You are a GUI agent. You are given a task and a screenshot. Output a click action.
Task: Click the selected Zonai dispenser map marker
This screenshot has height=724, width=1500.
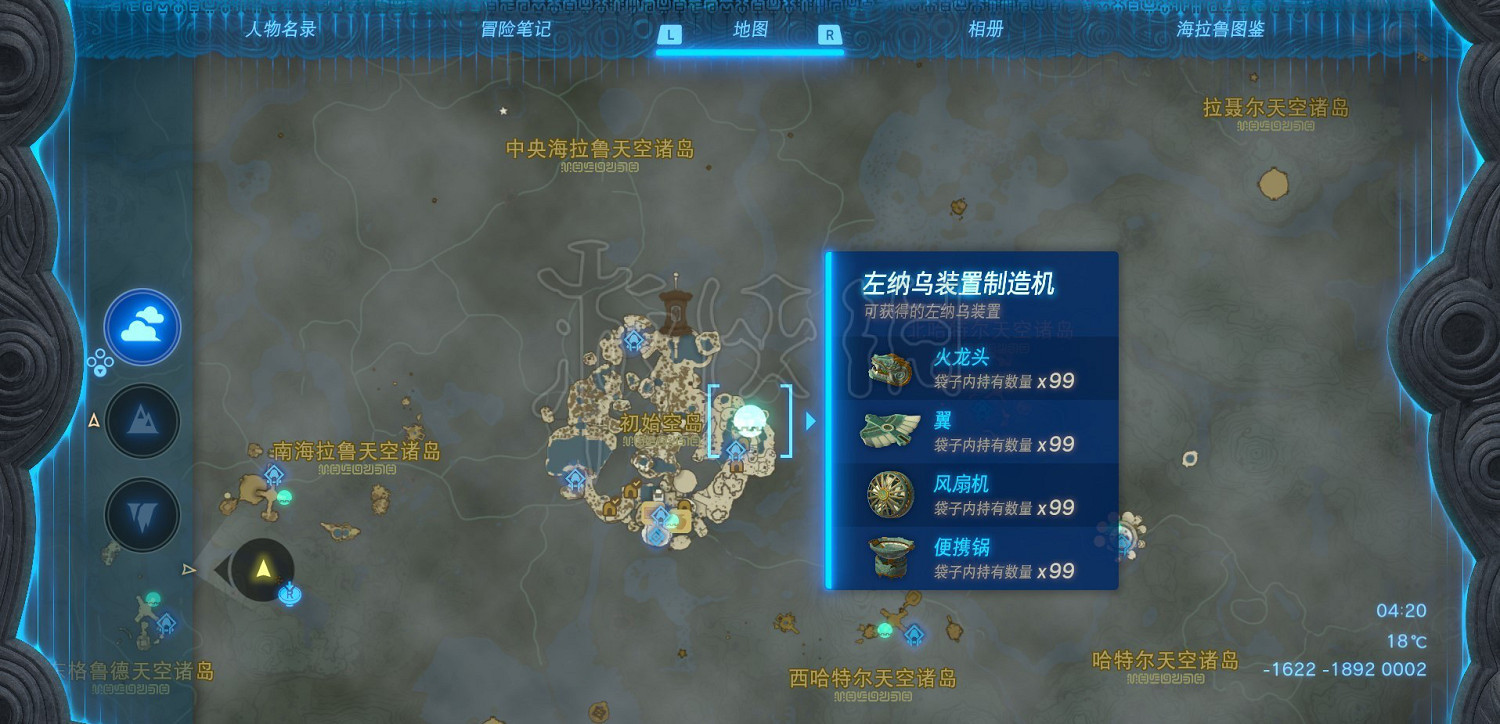pos(749,419)
